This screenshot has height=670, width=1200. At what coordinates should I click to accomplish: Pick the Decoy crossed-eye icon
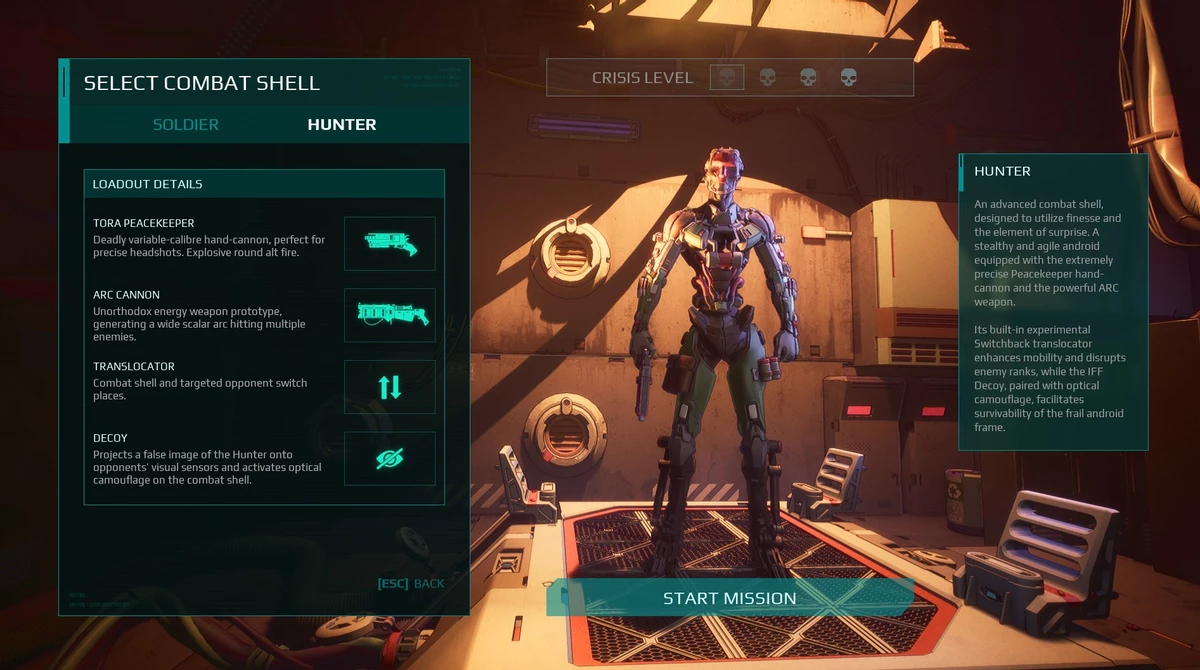[390, 458]
